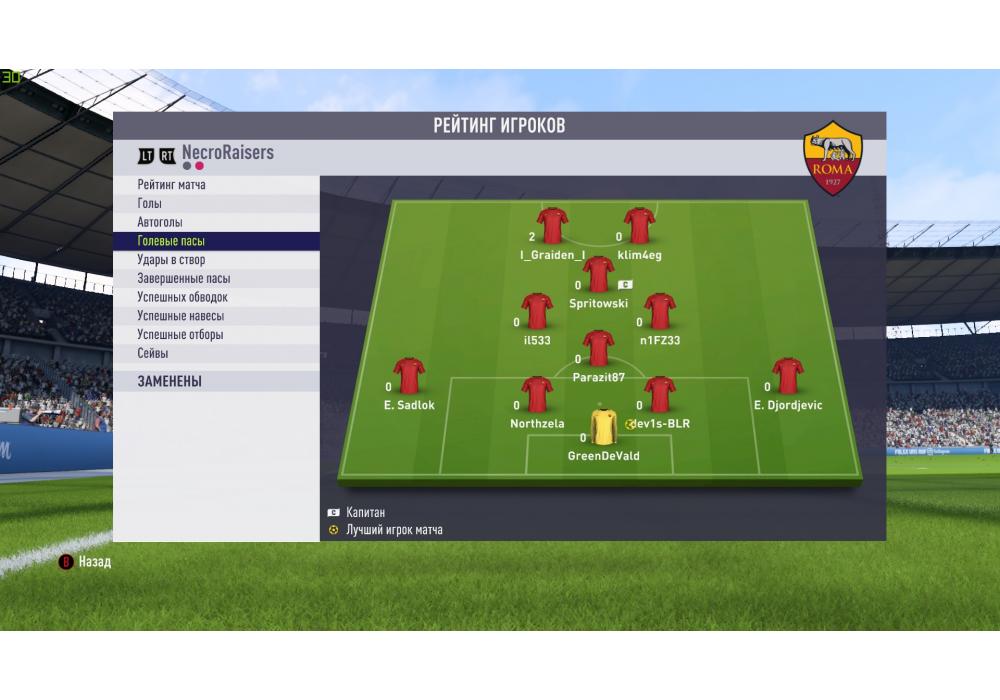Show the Завершенные пасы statistic
The image size is (1000, 700).
[184, 279]
